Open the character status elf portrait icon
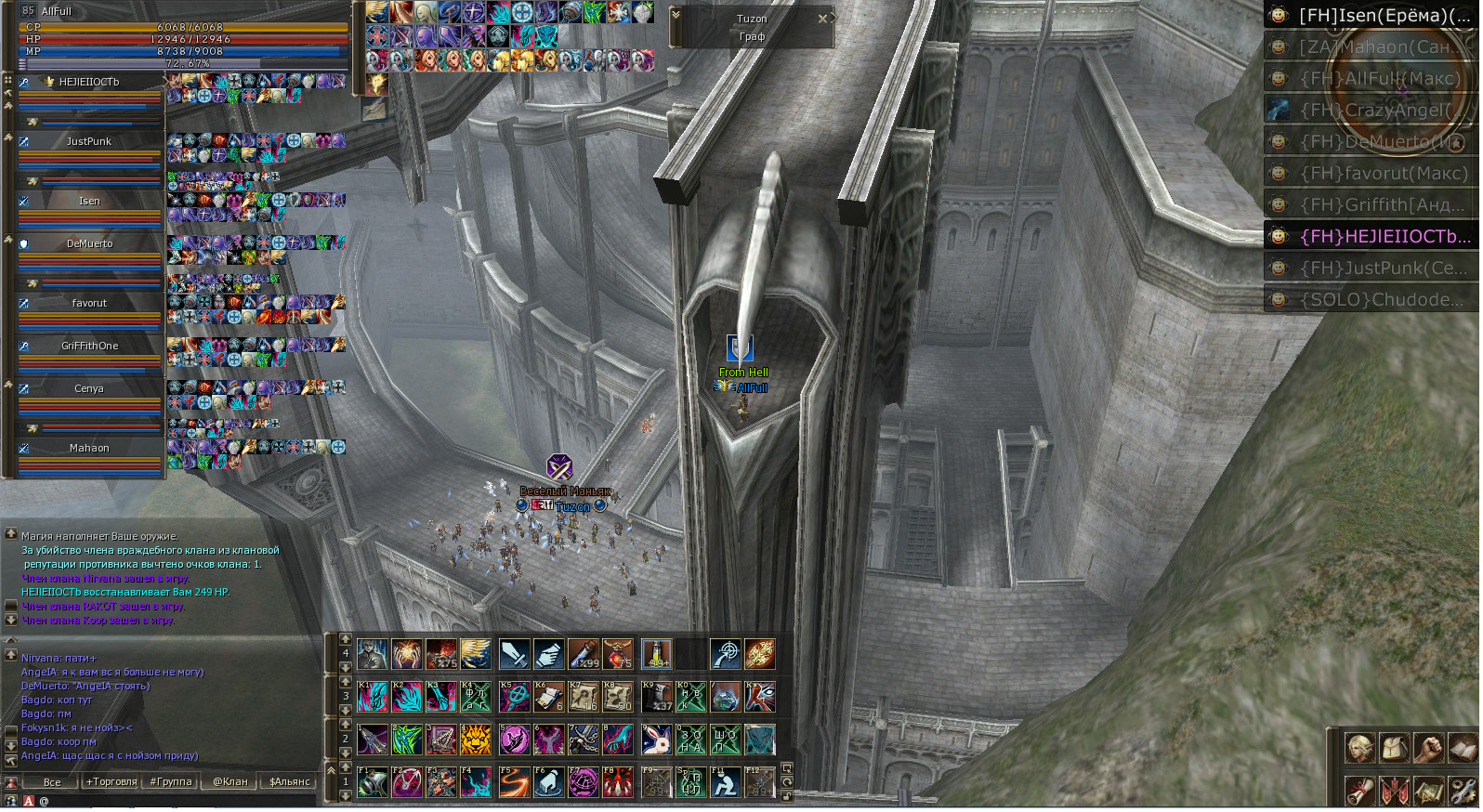 pyautogui.click(x=1360, y=748)
